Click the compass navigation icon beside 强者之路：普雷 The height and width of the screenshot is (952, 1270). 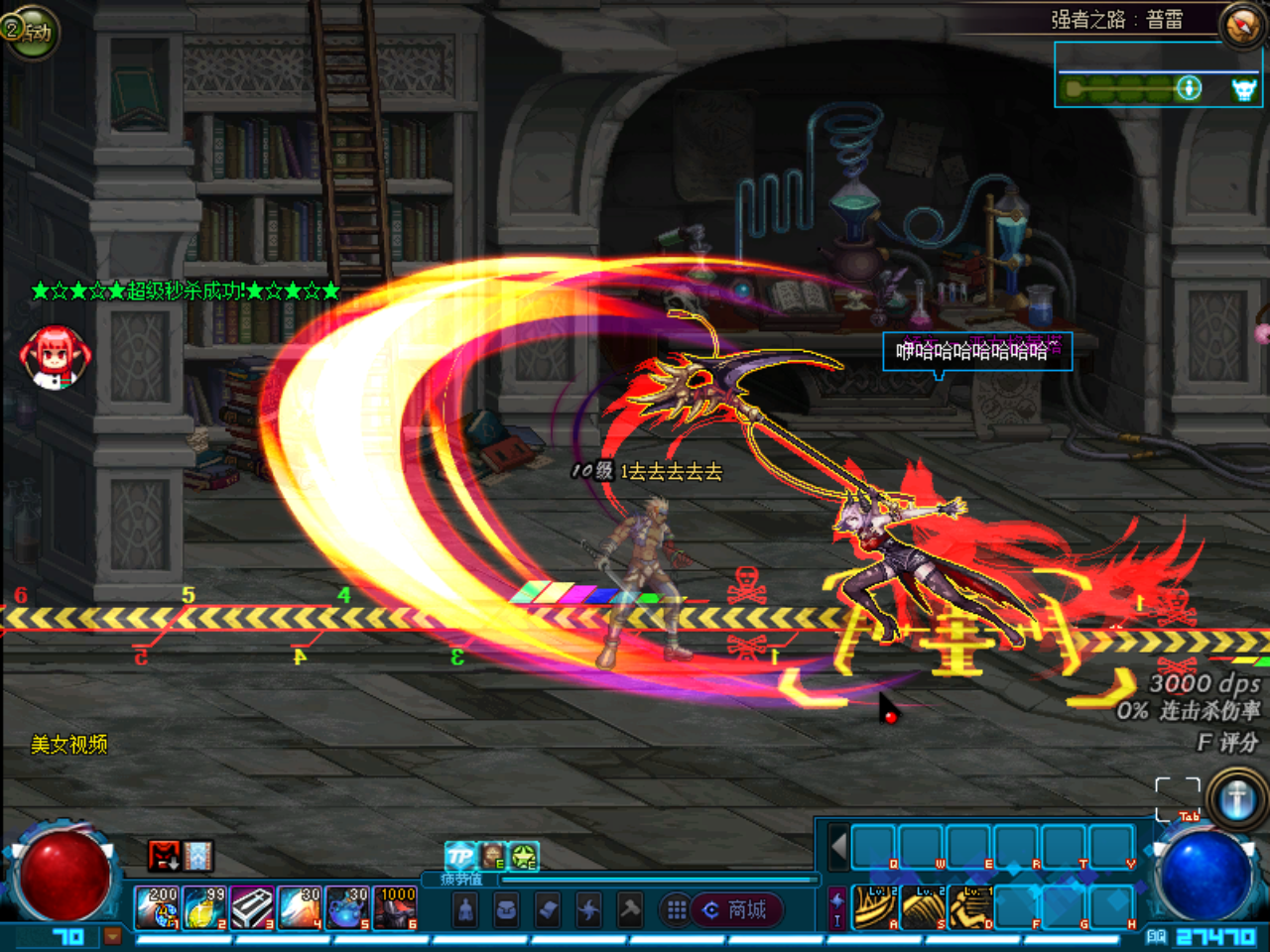coord(1241,26)
